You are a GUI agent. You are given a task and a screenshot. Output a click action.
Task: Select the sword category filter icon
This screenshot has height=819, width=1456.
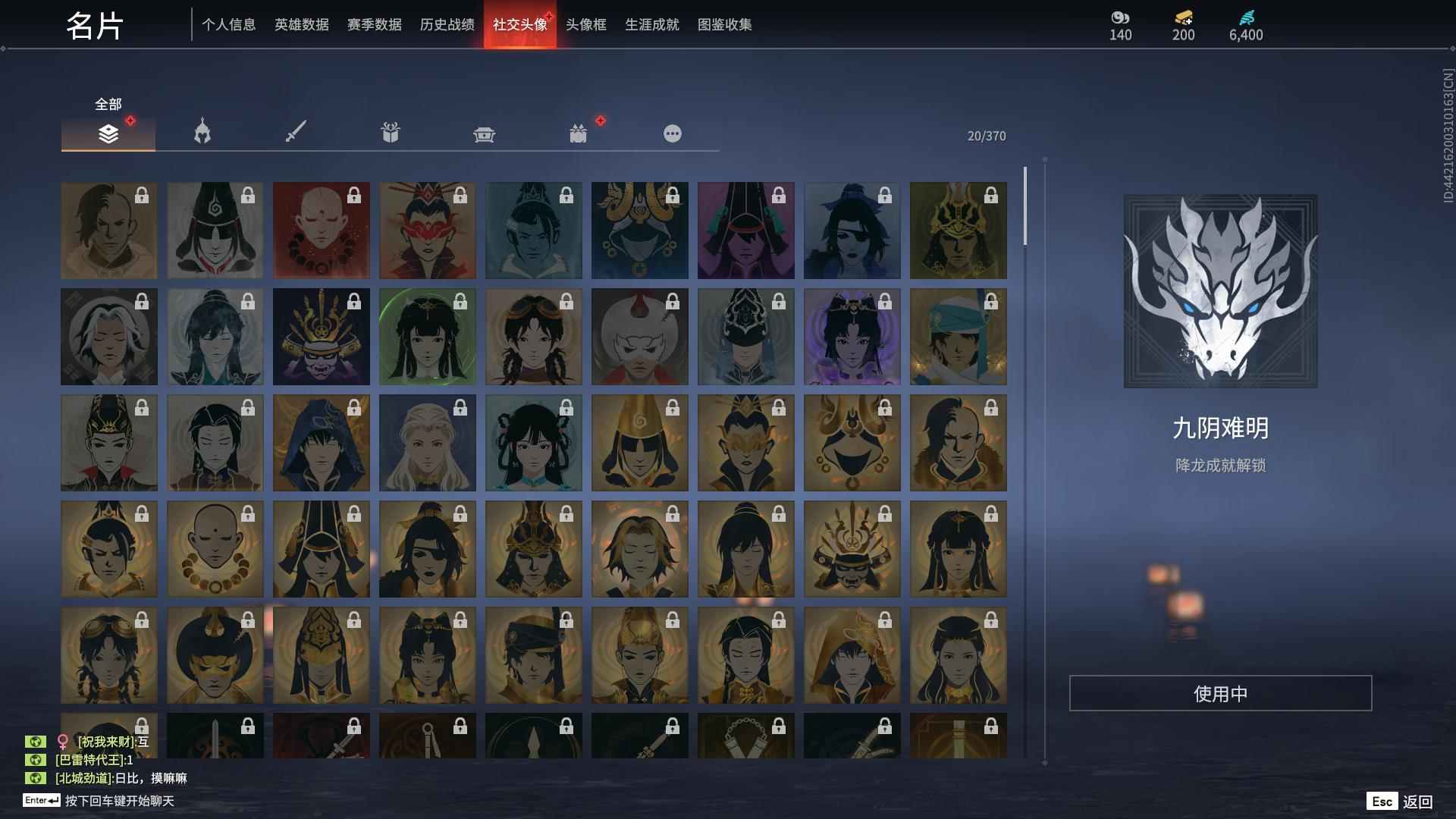(296, 133)
